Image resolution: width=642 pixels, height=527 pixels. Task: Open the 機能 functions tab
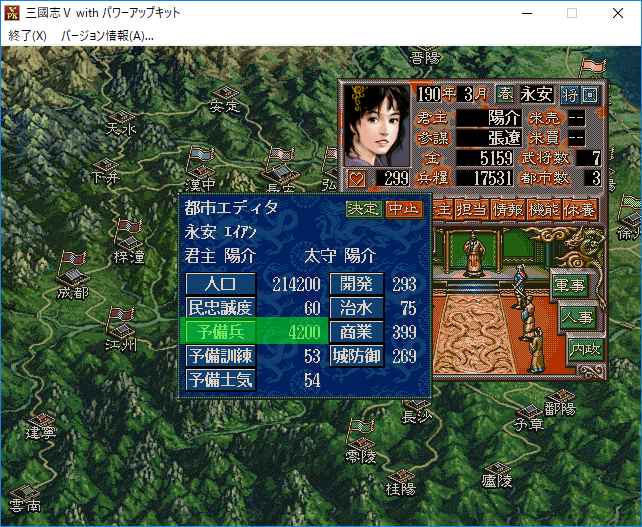544,209
